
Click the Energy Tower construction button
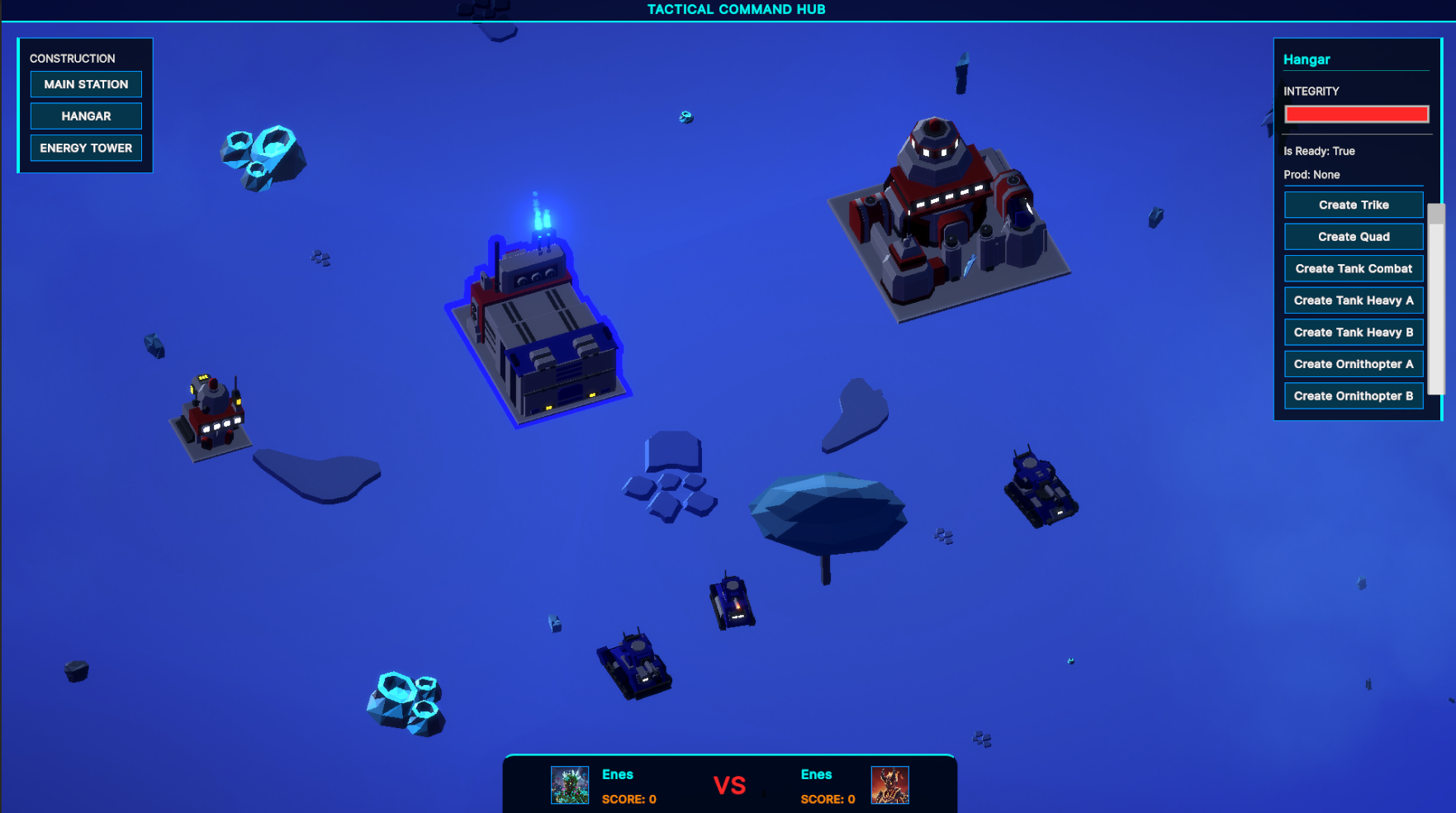click(x=86, y=148)
